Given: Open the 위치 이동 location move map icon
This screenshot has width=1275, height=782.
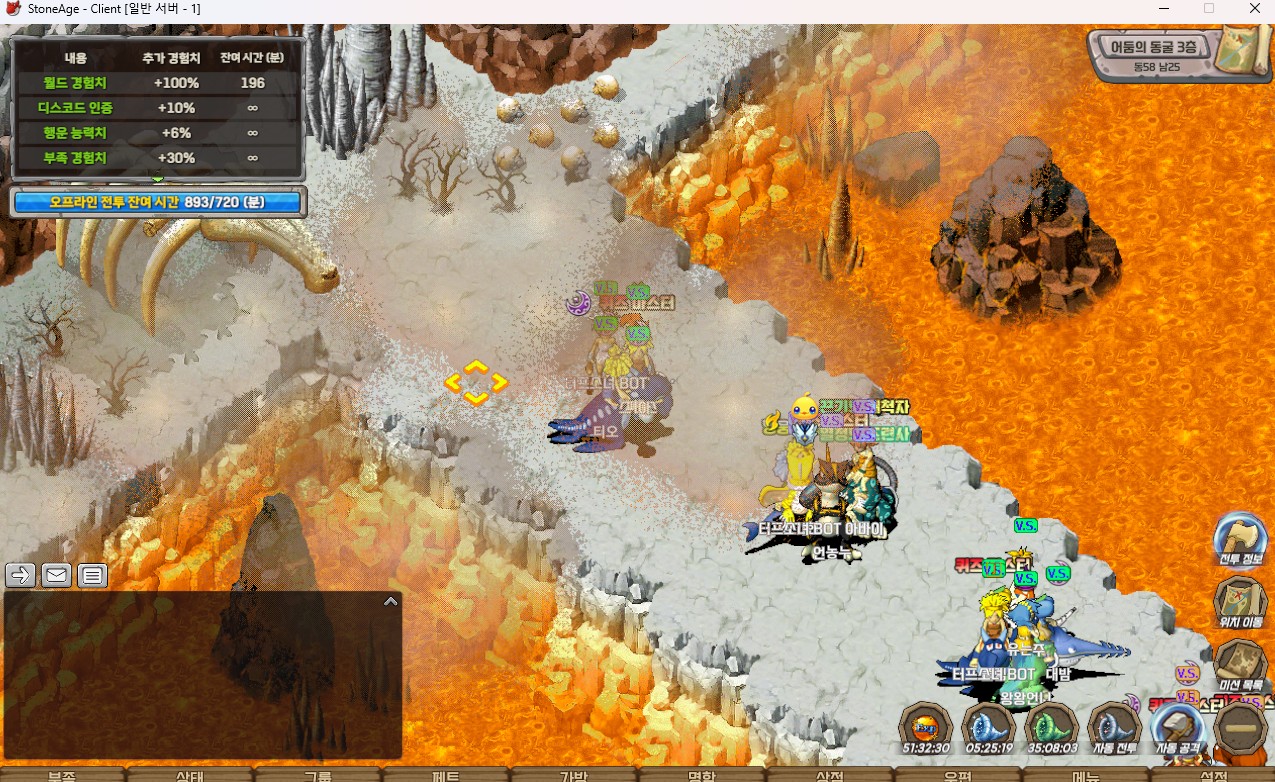Looking at the screenshot, I should coord(1241,600).
